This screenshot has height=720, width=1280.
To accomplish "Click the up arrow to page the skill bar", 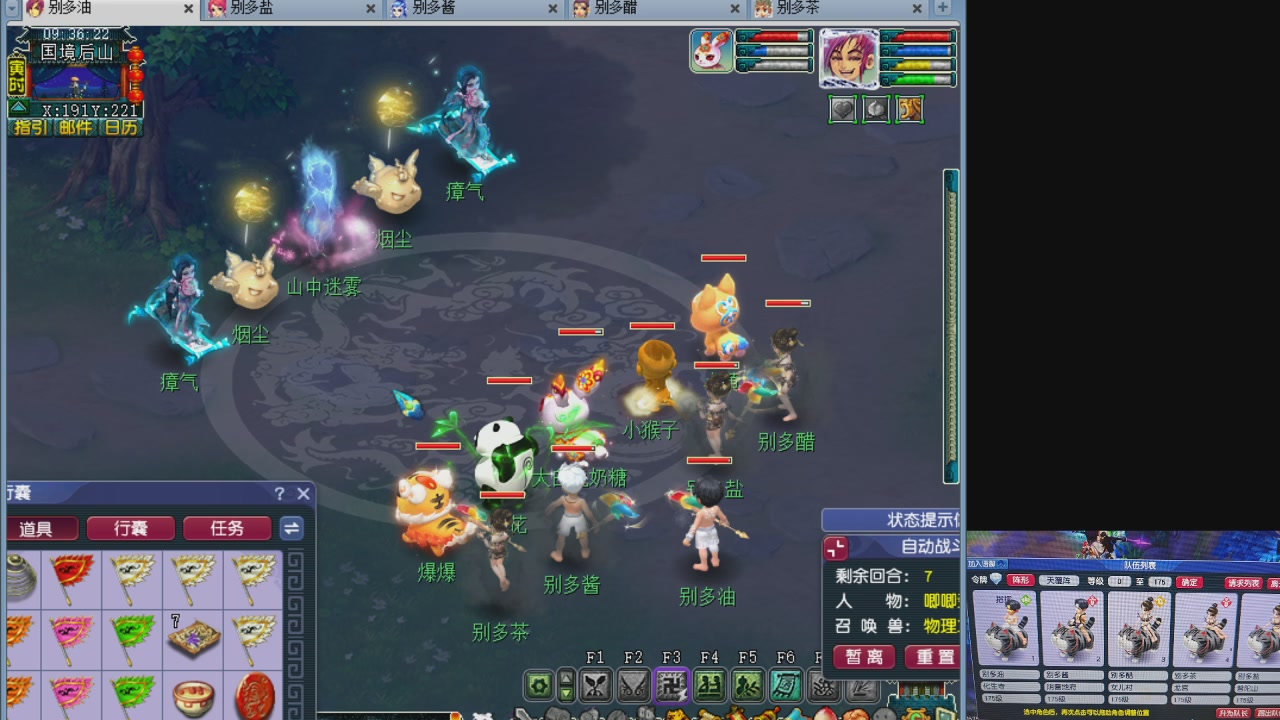I will tap(565, 677).
